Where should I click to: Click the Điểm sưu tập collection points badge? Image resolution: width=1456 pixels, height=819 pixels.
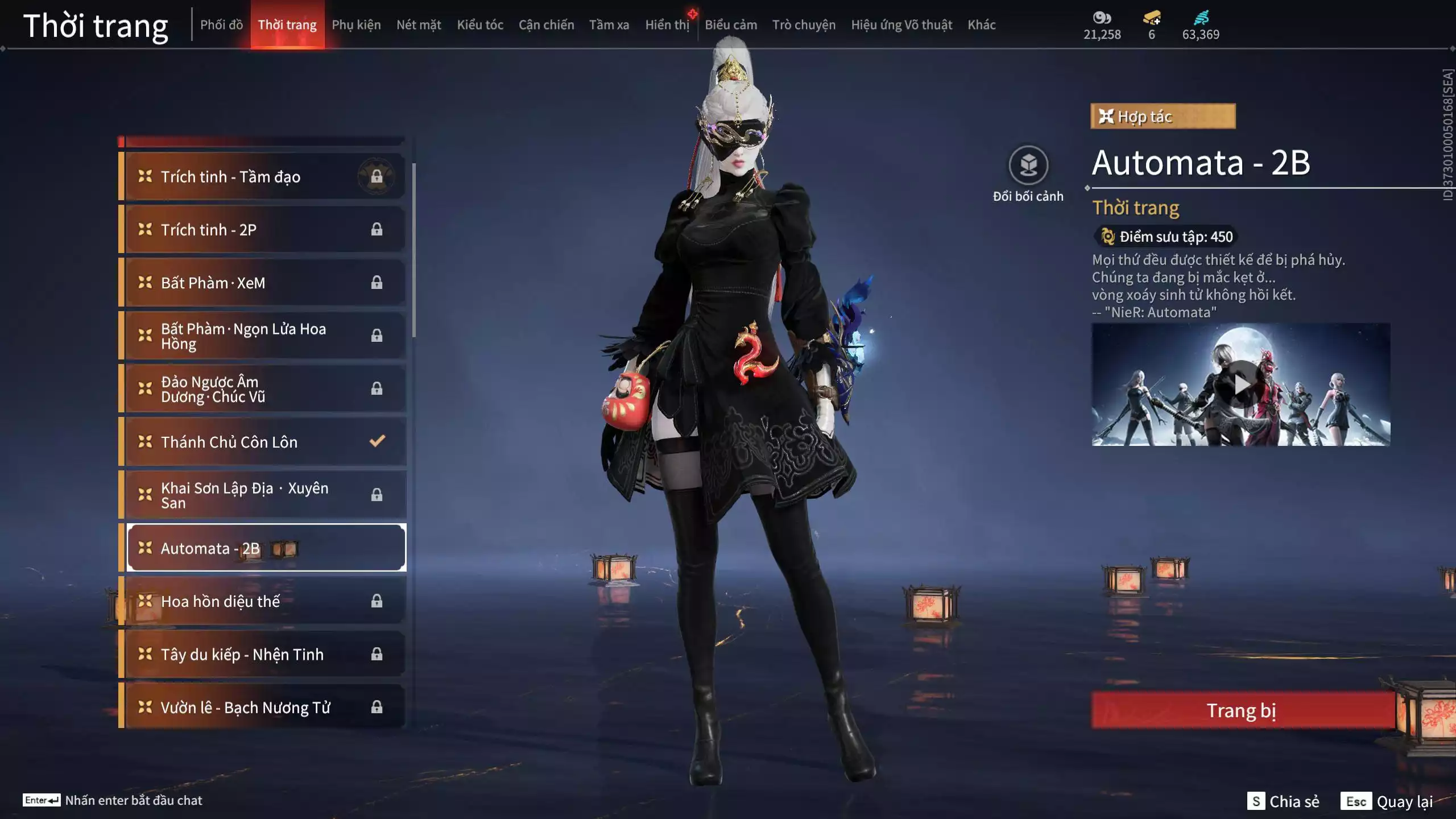1165,237
